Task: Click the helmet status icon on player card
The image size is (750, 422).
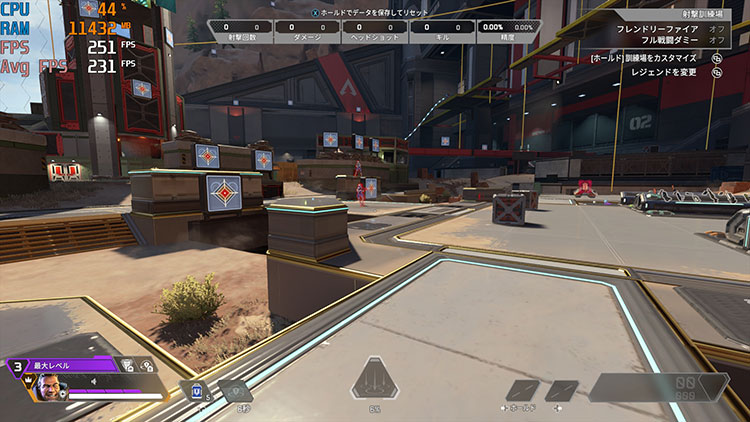Action: [x=127, y=366]
